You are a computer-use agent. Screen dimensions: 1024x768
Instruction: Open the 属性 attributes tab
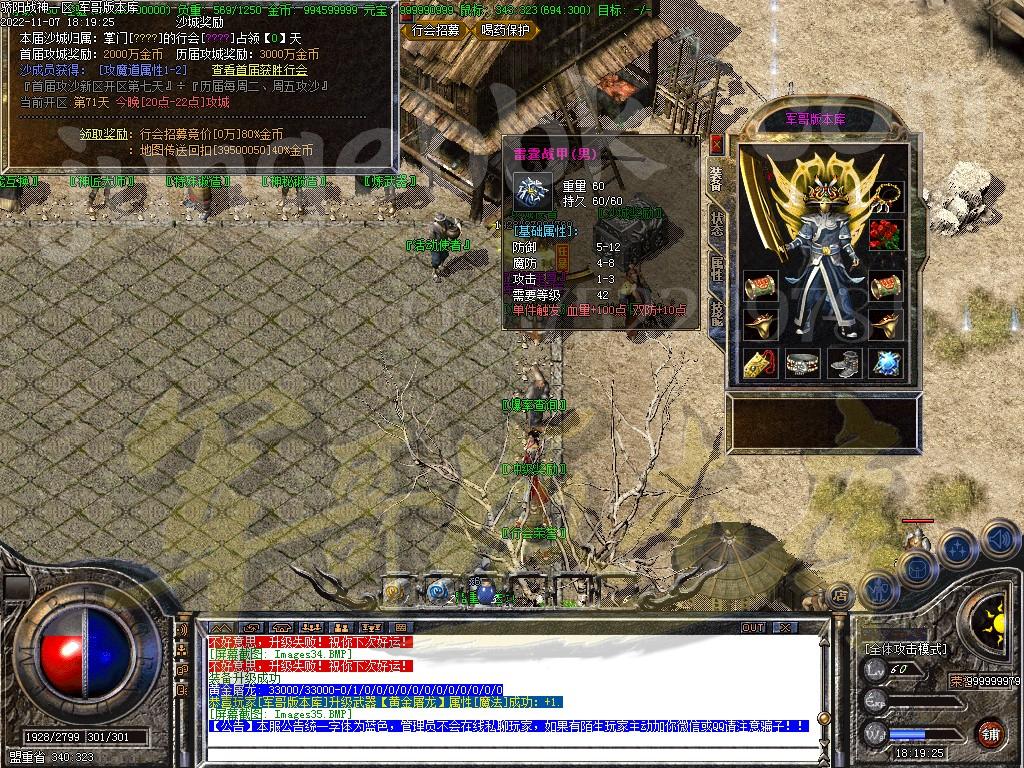[x=717, y=268]
